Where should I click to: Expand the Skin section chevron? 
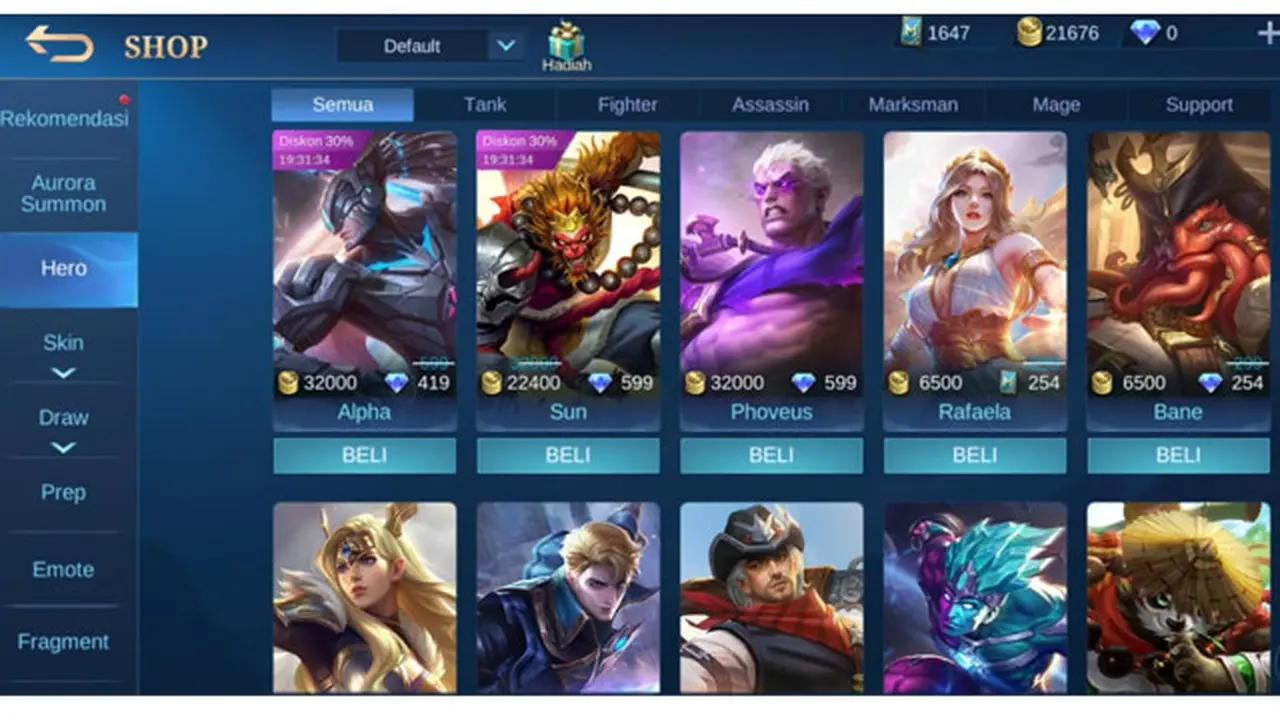click(x=64, y=372)
